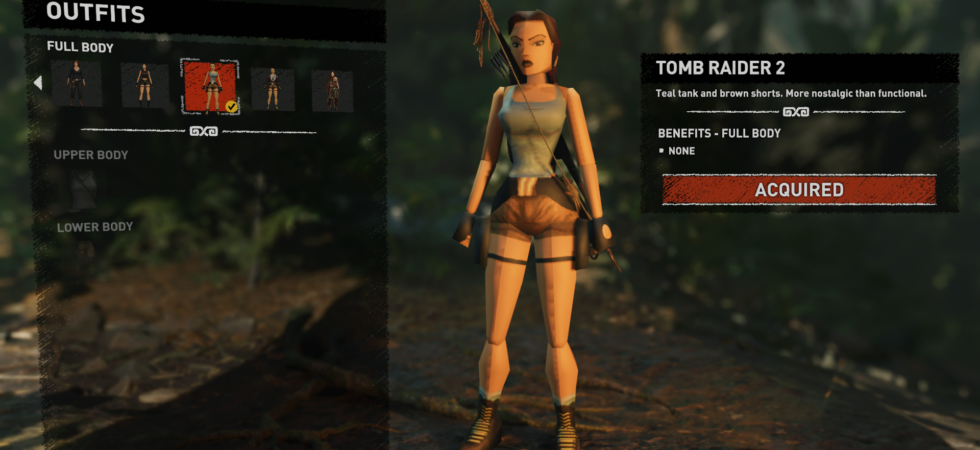Select the brown jacket outfit thumbnail
This screenshot has width=980, height=450.
coord(273,89)
